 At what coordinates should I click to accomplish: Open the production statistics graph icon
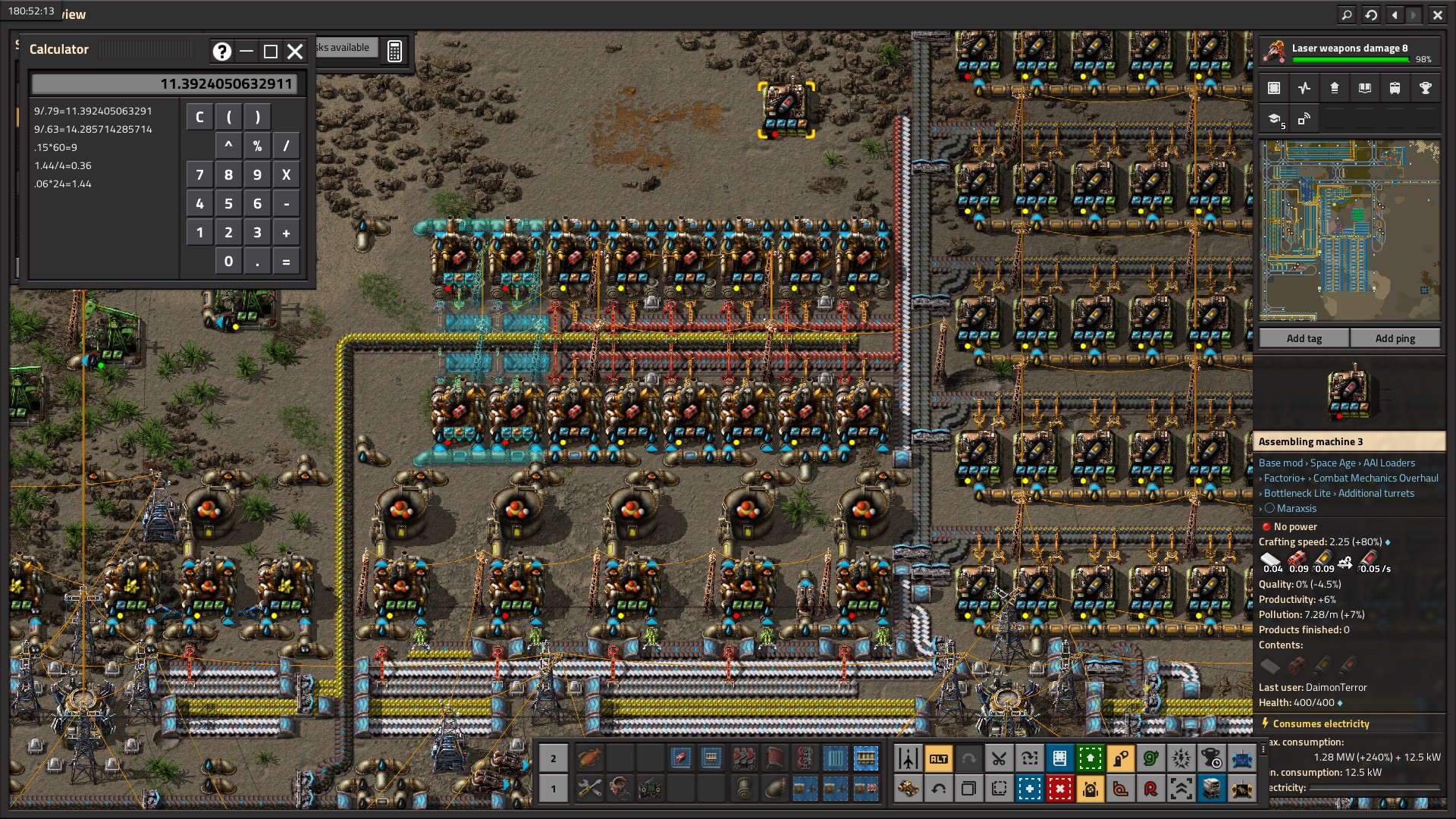pyautogui.click(x=1304, y=89)
